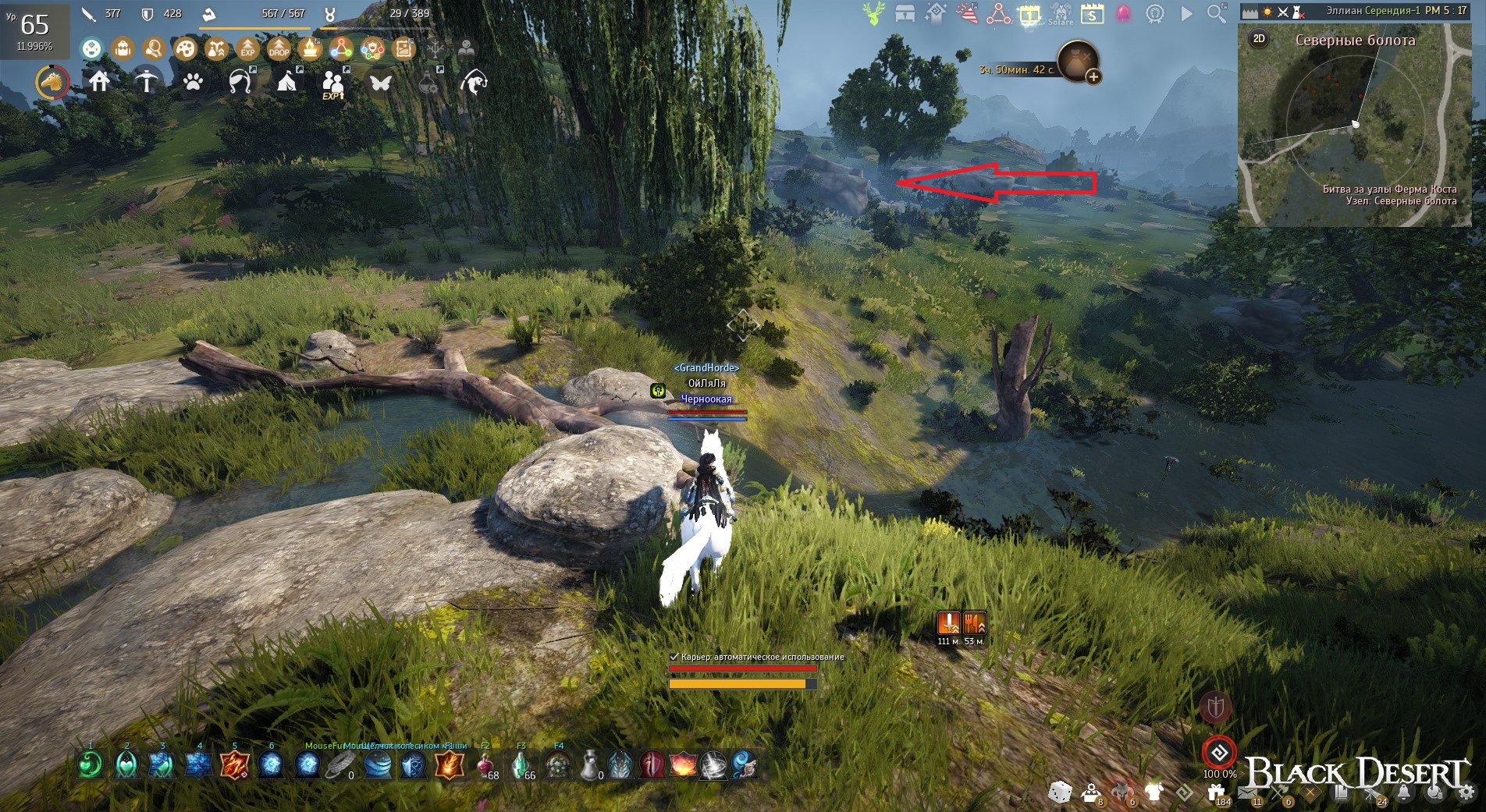Click the backpack buff icon

[x=123, y=49]
